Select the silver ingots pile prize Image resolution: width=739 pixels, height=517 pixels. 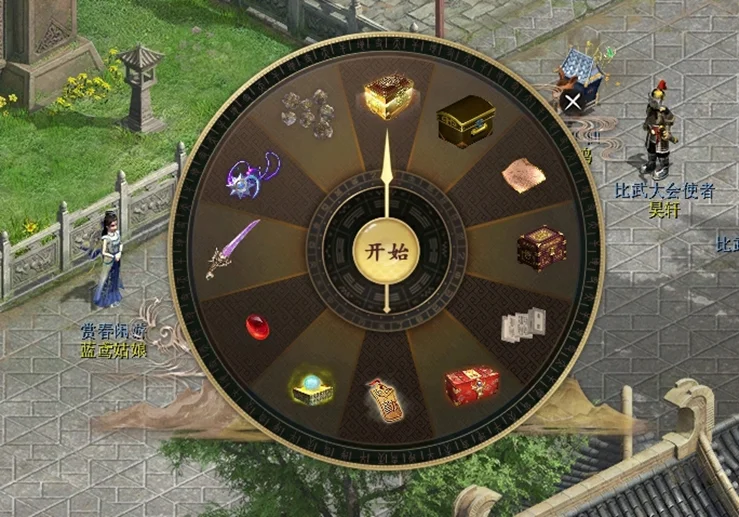[x=308, y=113]
